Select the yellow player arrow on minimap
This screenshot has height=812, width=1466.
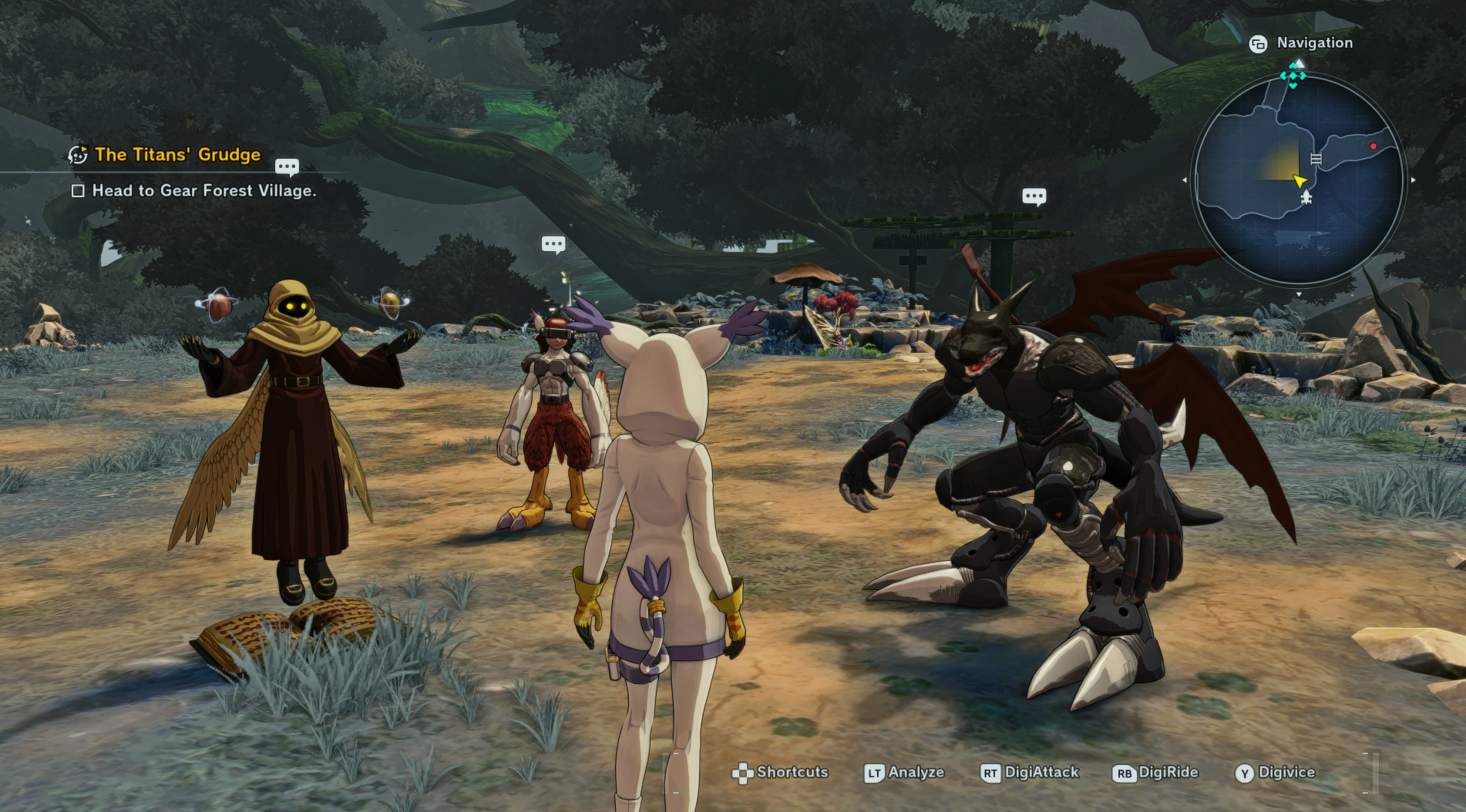pos(1300,181)
